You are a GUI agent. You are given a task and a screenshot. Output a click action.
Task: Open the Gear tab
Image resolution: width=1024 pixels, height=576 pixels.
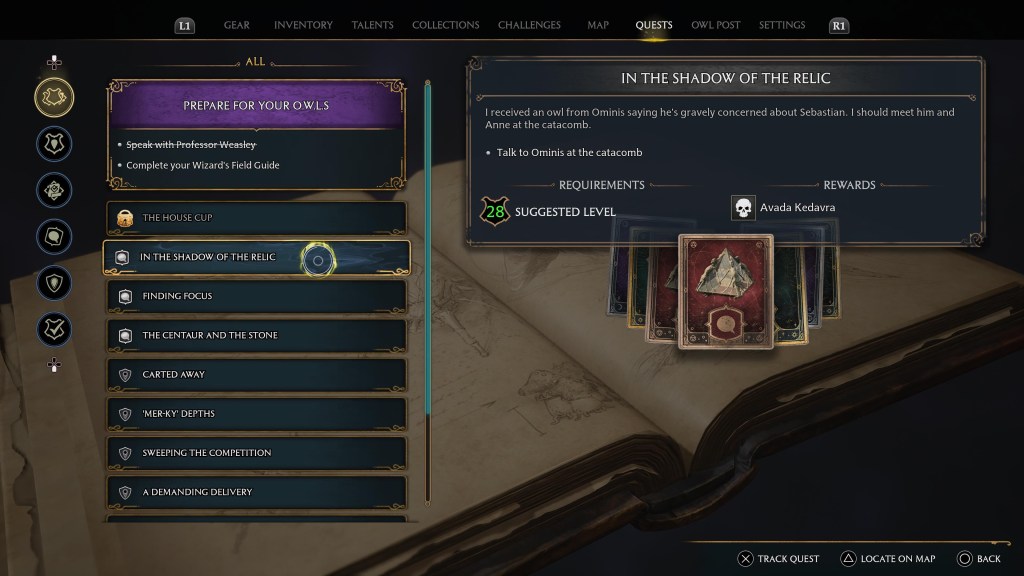pyautogui.click(x=237, y=25)
